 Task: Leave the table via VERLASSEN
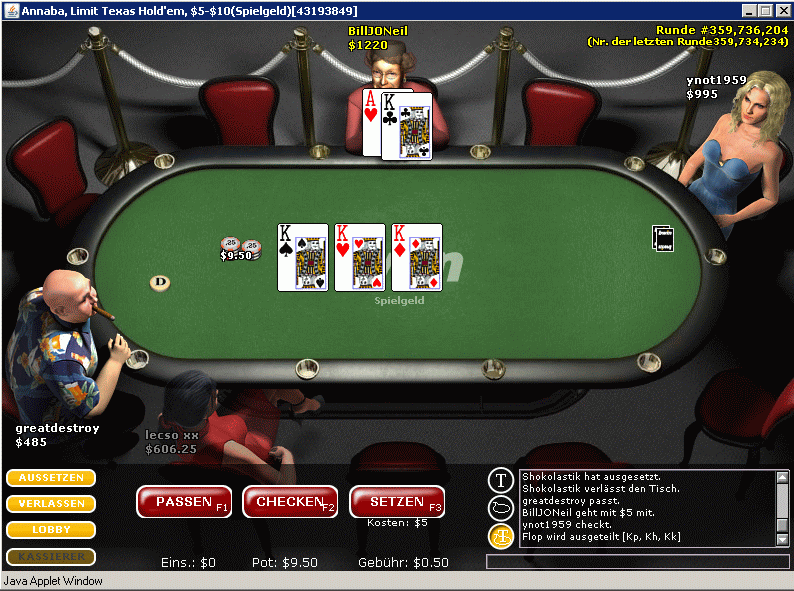pyautogui.click(x=51, y=504)
